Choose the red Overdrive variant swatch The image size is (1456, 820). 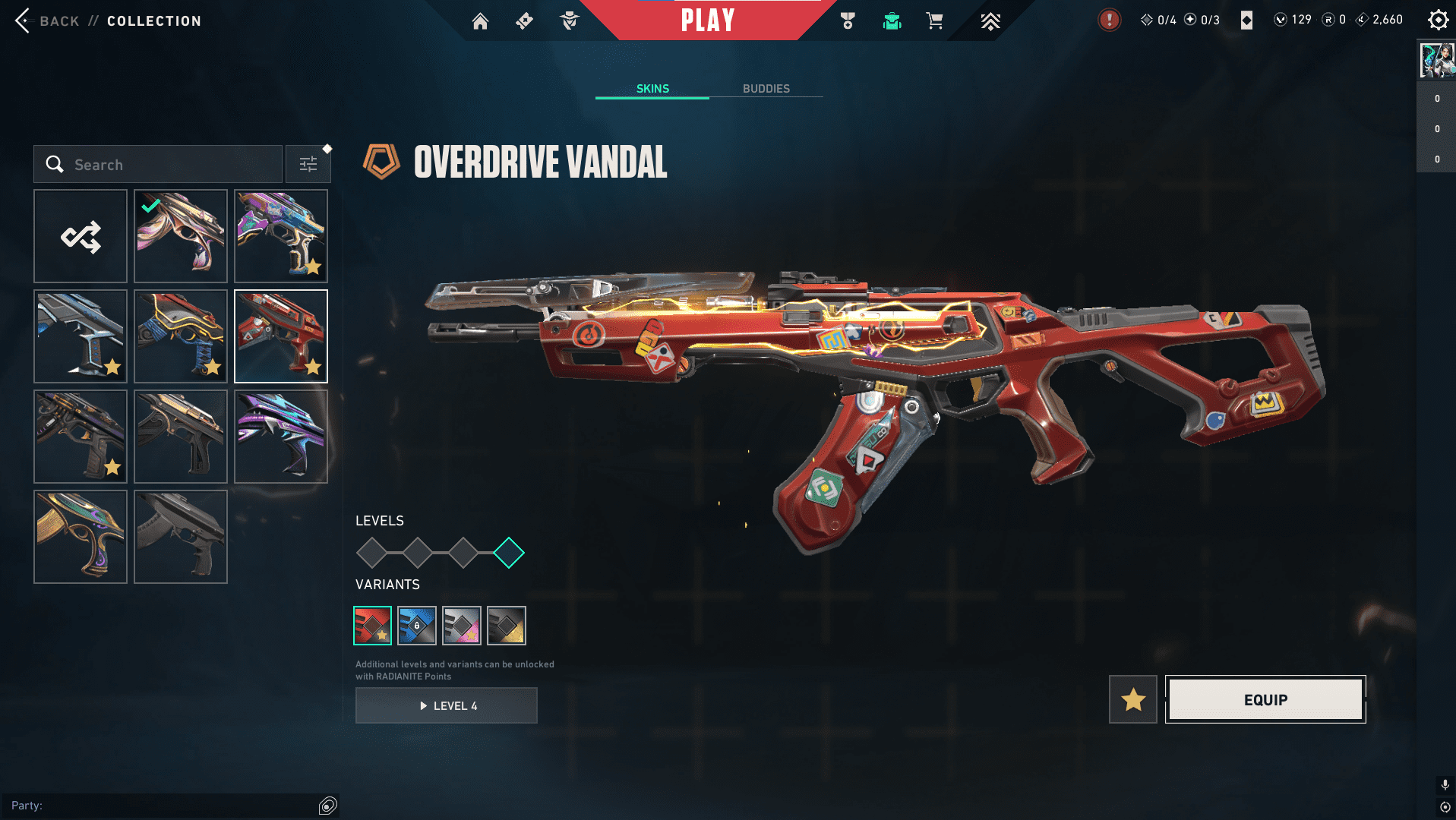tap(373, 626)
